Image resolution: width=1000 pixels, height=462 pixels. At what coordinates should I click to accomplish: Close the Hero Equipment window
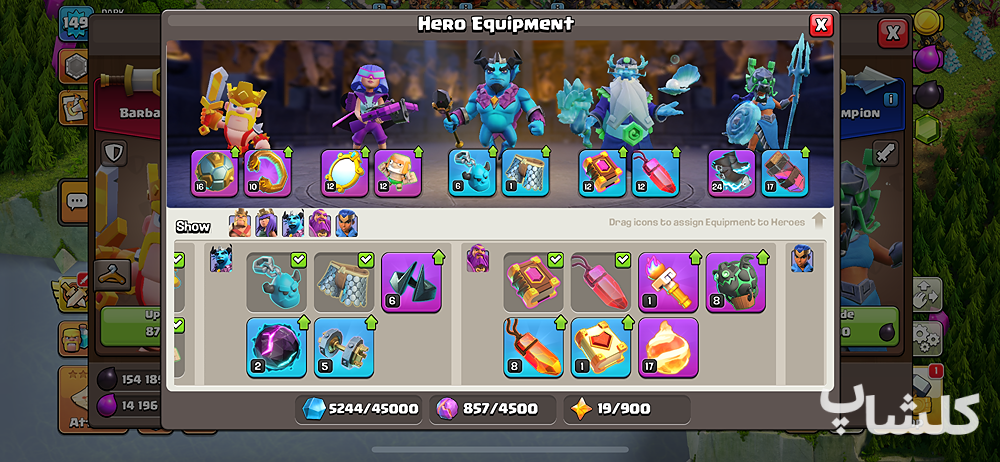(x=821, y=25)
